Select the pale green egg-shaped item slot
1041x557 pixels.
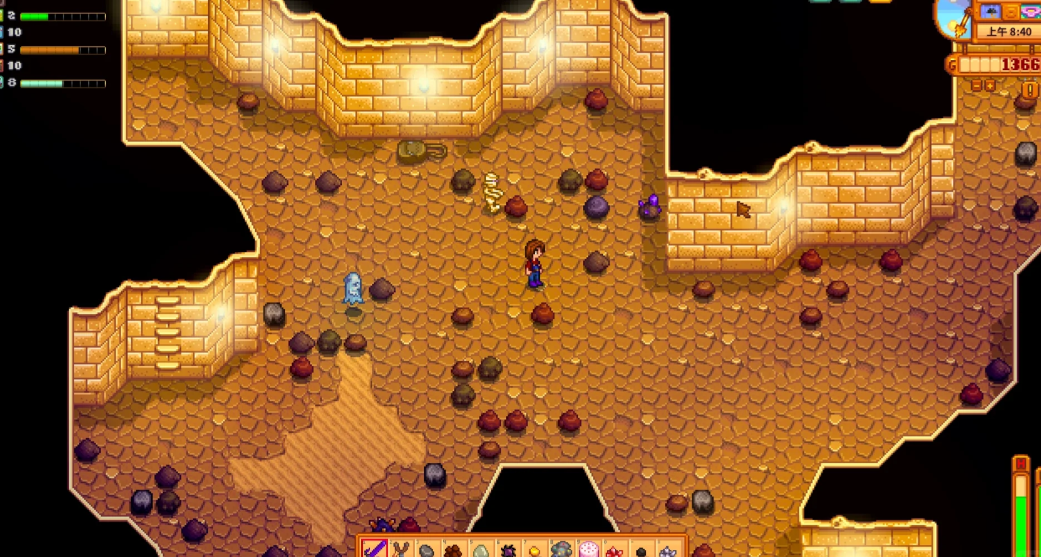coord(481,550)
